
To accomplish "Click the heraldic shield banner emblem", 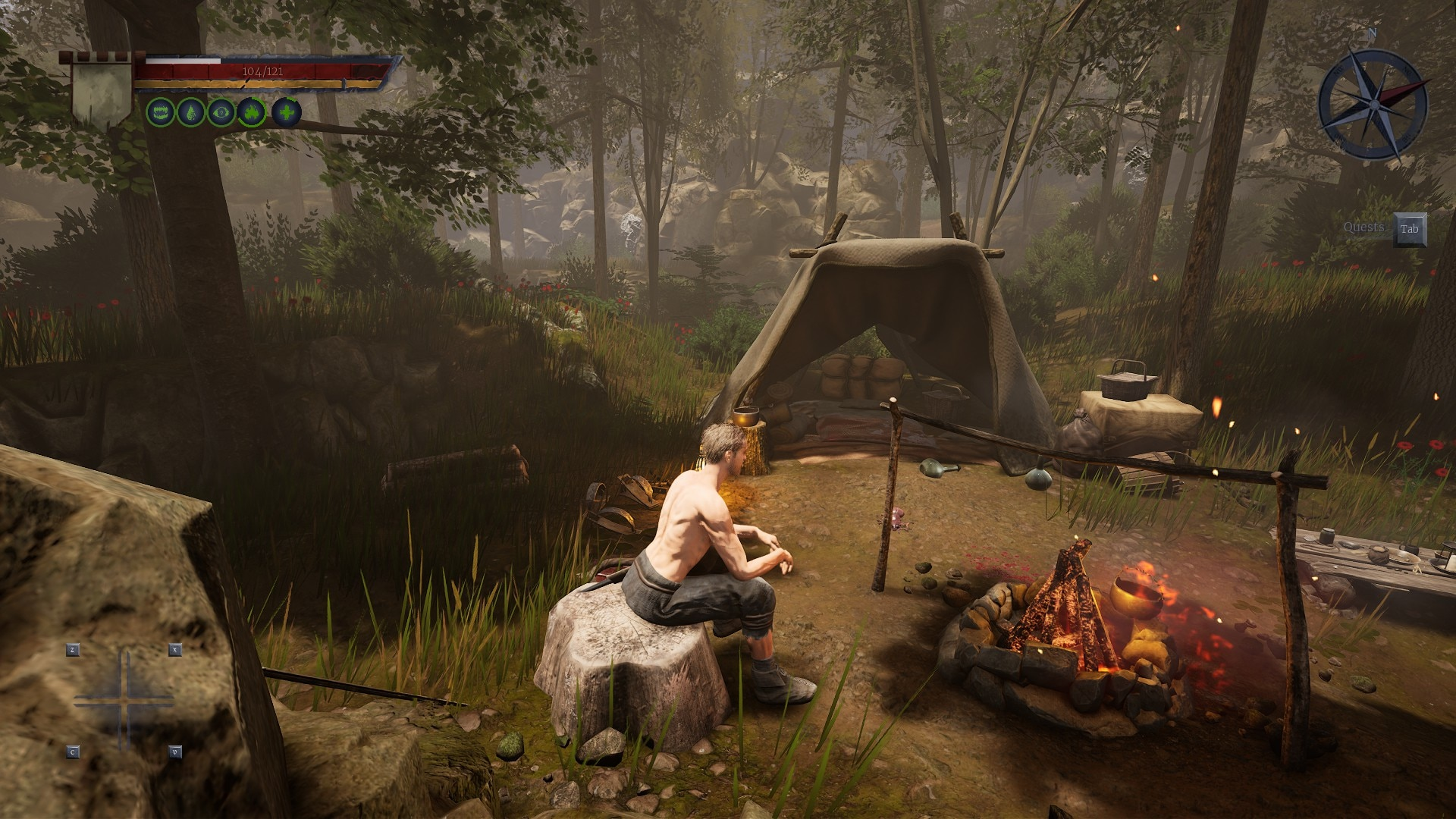I will tap(102, 94).
